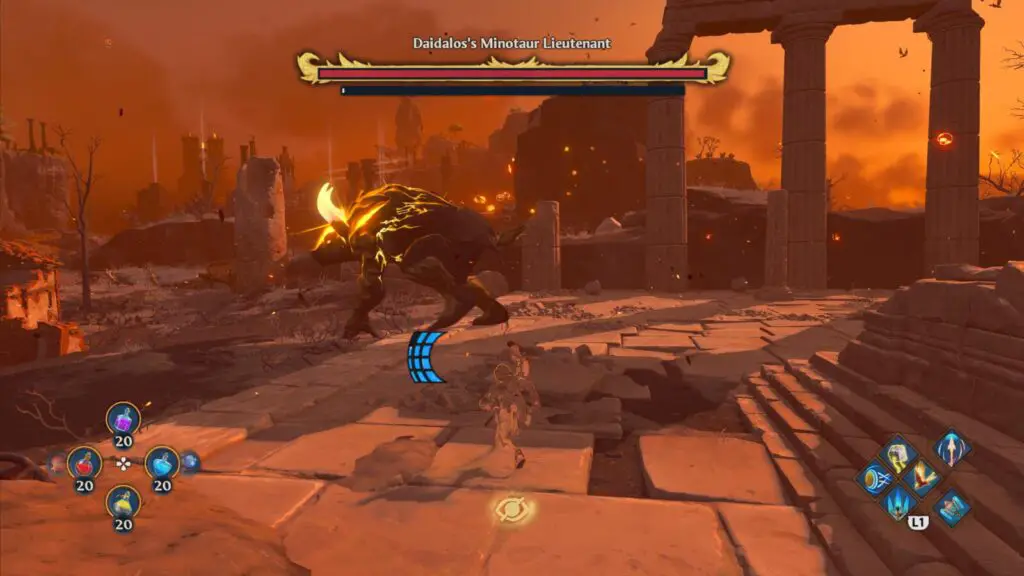Screen dimensions: 1024x576
Task: Activate the fist punch godly ability
Action: [898, 453]
